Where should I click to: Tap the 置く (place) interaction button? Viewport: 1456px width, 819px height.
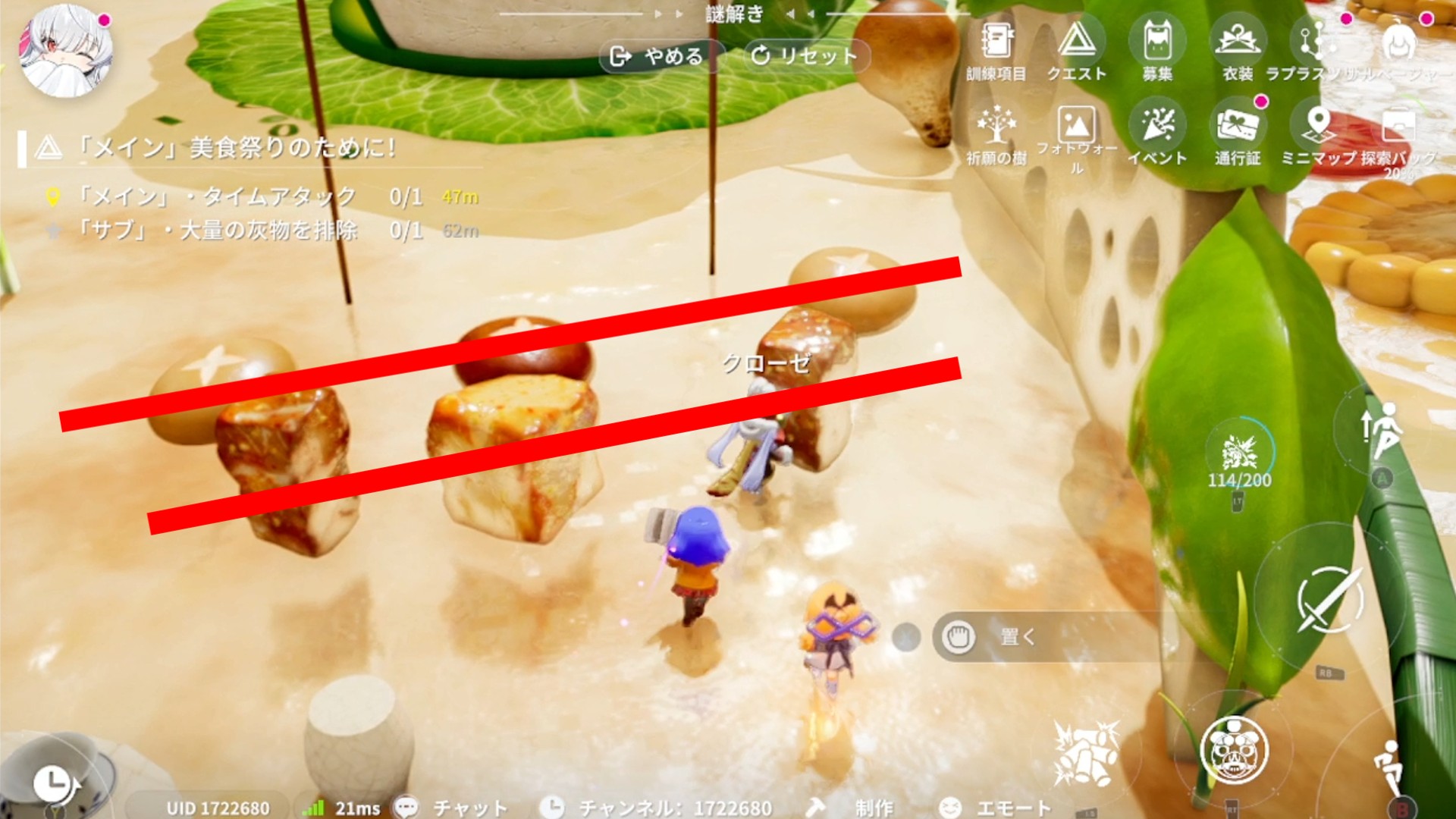(x=1016, y=637)
